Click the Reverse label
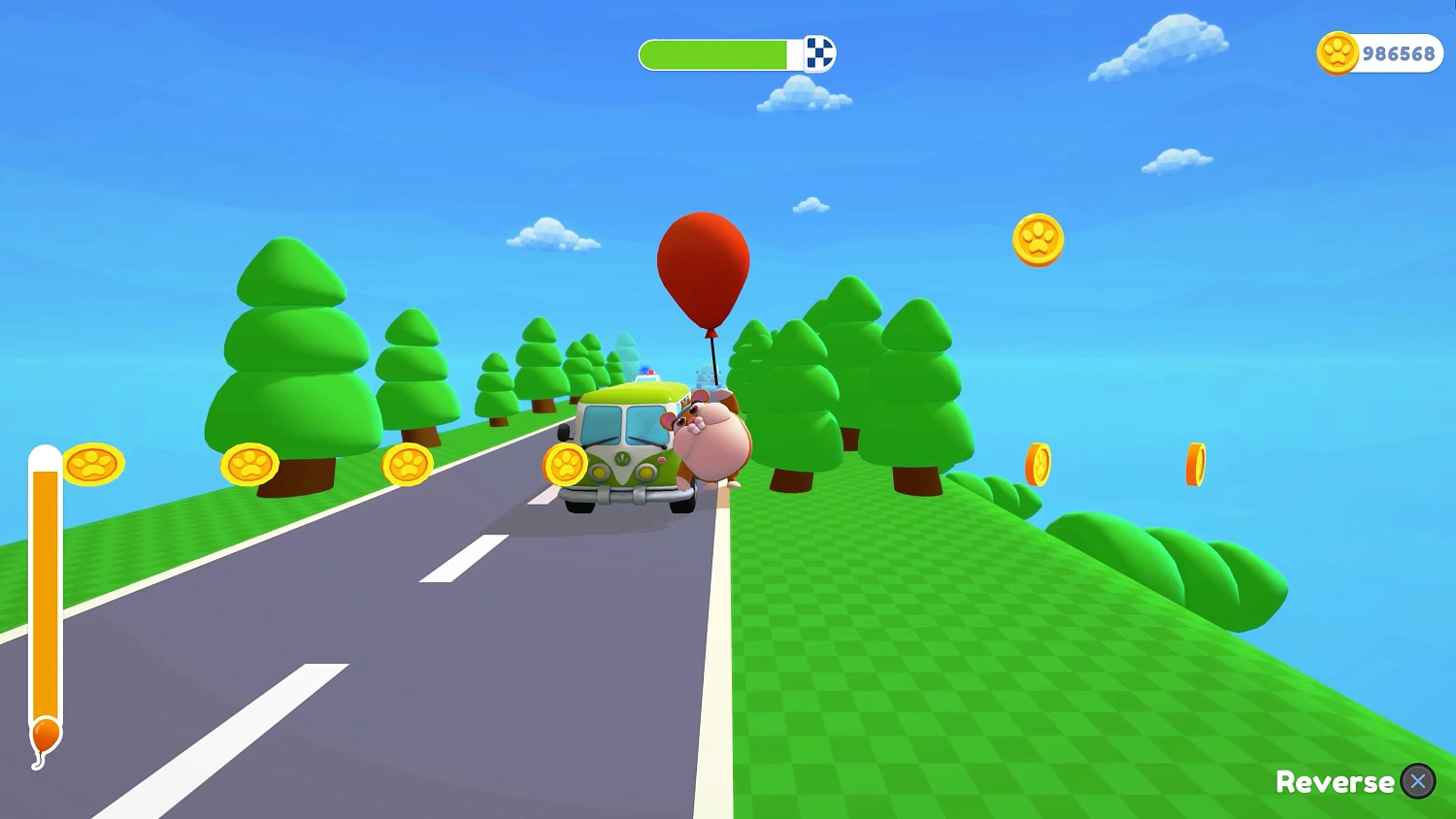Viewport: 1456px width, 819px height. (1334, 782)
